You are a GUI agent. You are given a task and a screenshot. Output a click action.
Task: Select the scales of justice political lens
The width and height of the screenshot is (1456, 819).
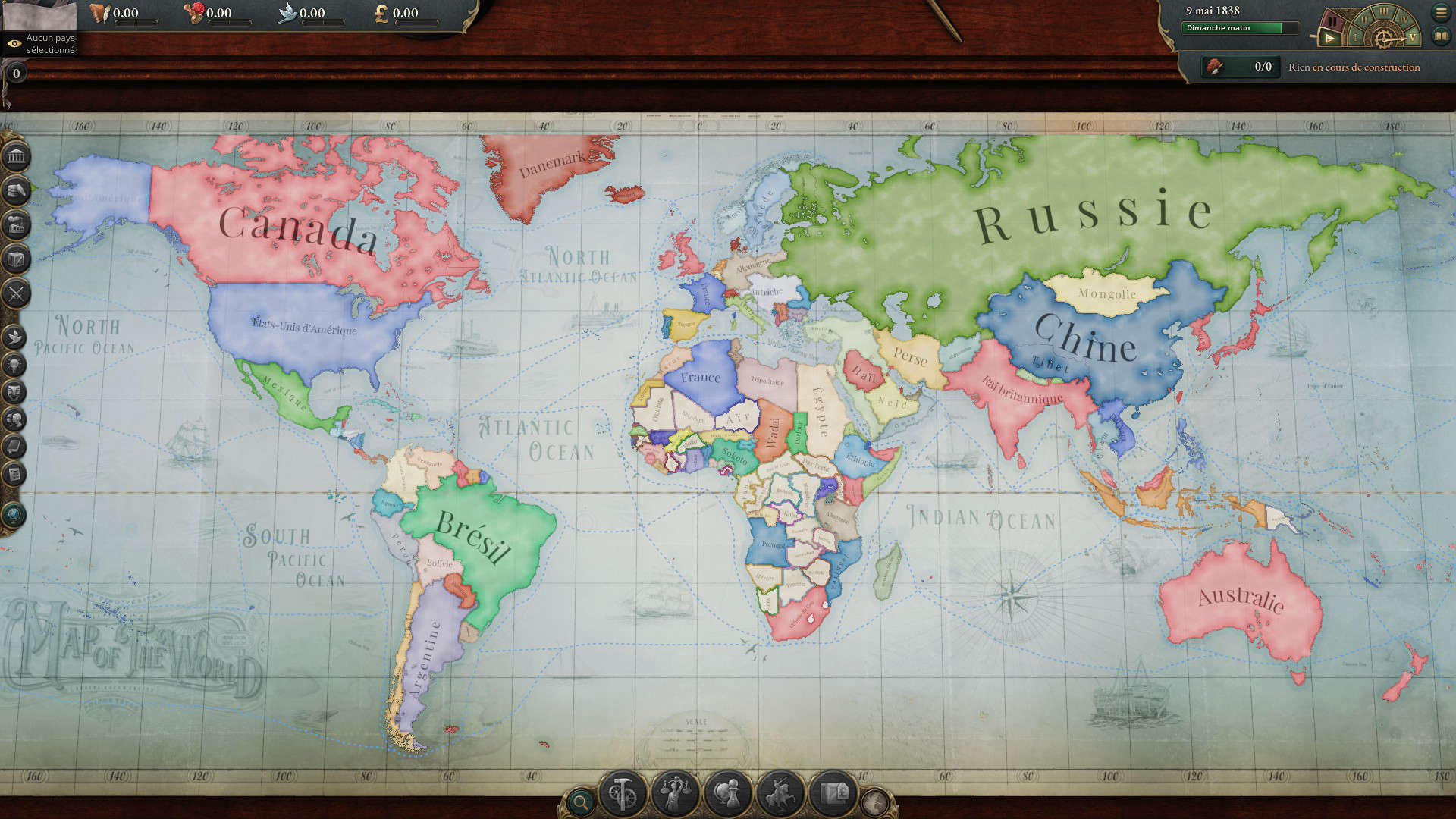click(674, 792)
